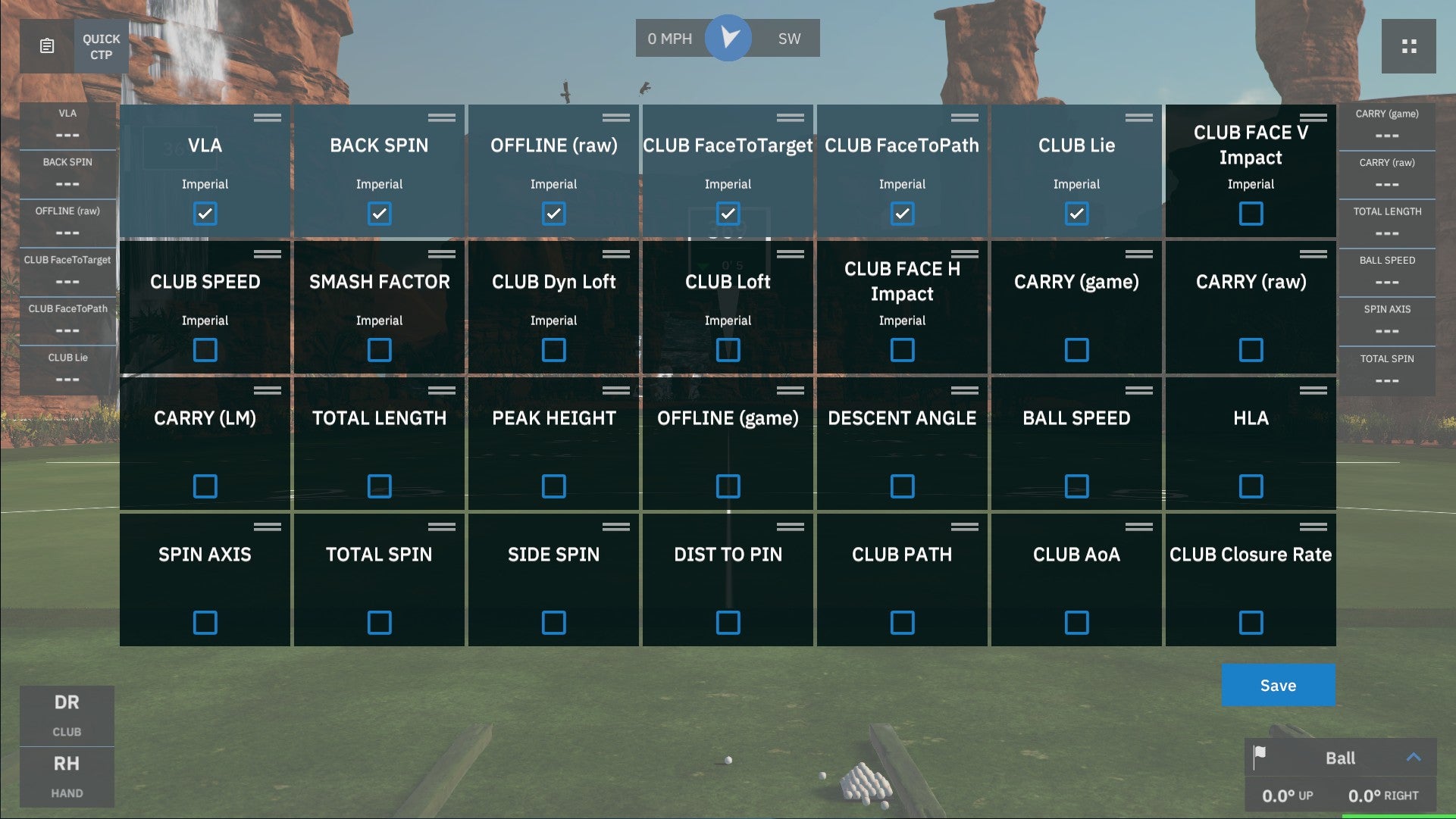This screenshot has height=819, width=1456.
Task: Select the CLUB PATH checkbox
Action: click(902, 623)
